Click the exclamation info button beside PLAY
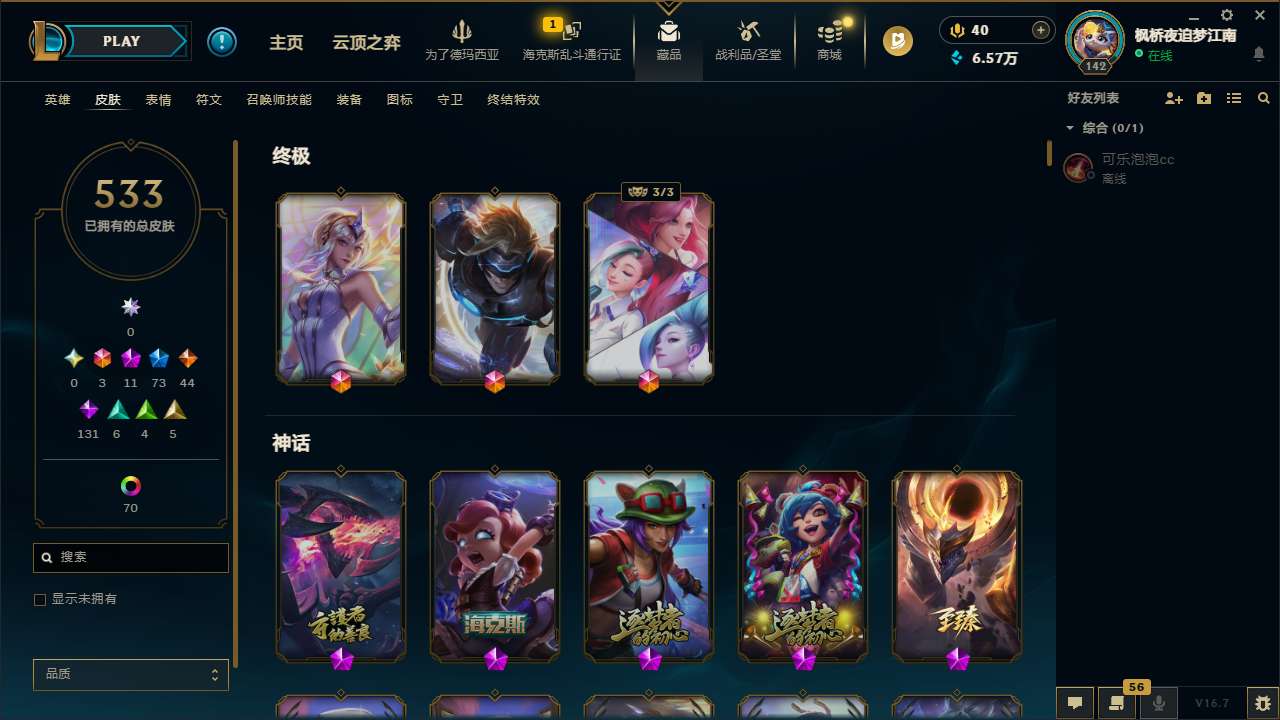 (x=222, y=41)
